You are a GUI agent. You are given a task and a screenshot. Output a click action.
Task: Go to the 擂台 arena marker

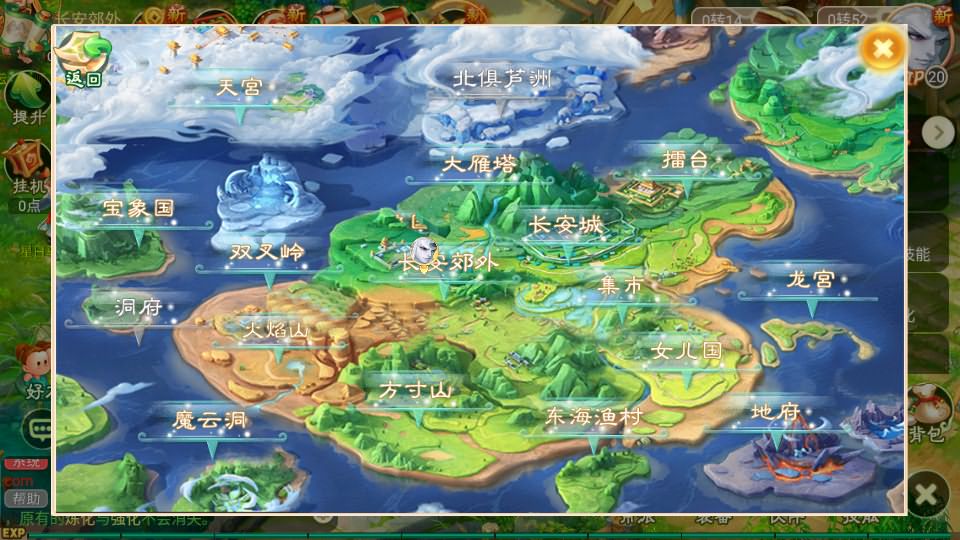coord(685,160)
